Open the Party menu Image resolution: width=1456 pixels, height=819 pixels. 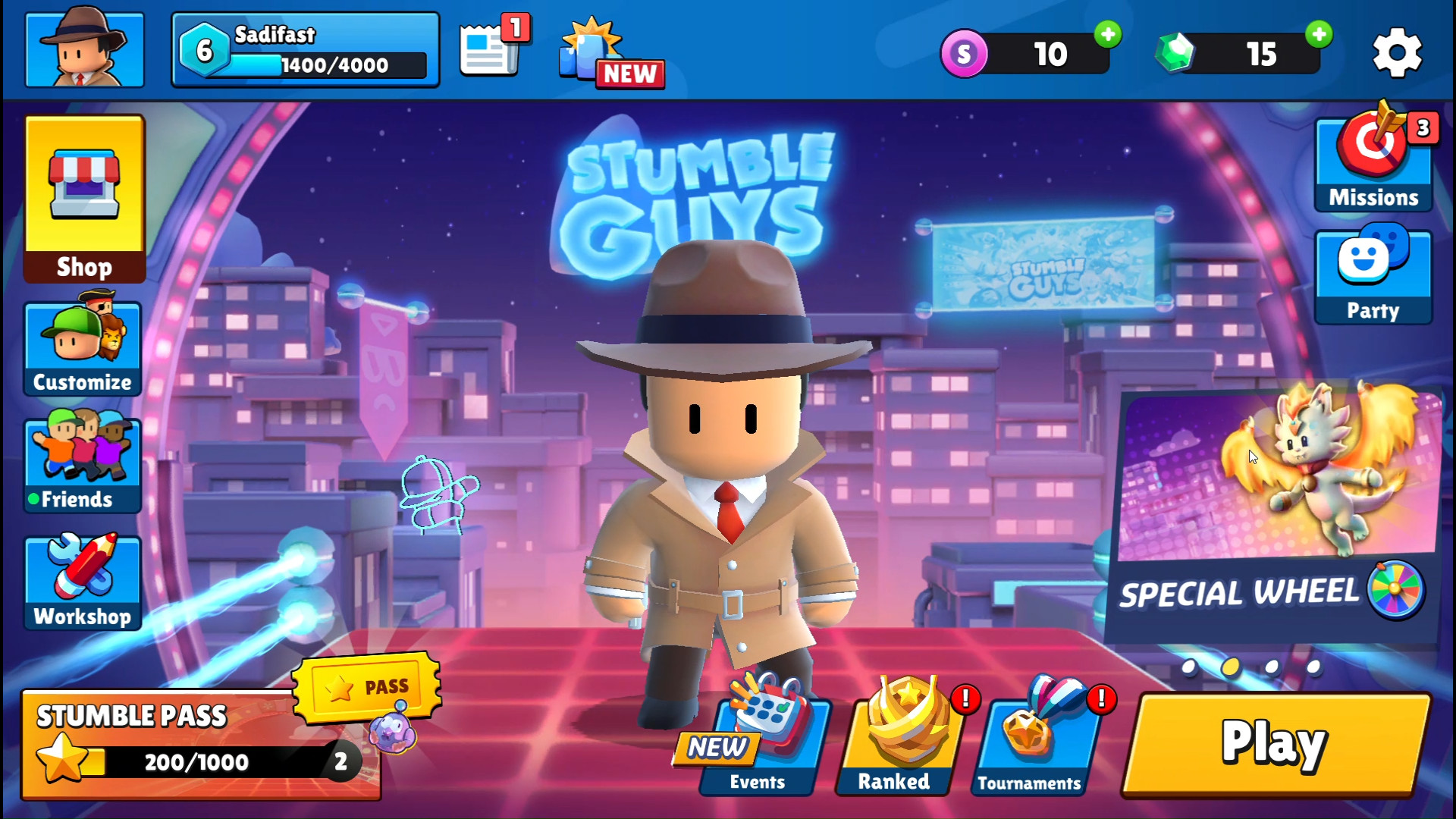(1373, 277)
